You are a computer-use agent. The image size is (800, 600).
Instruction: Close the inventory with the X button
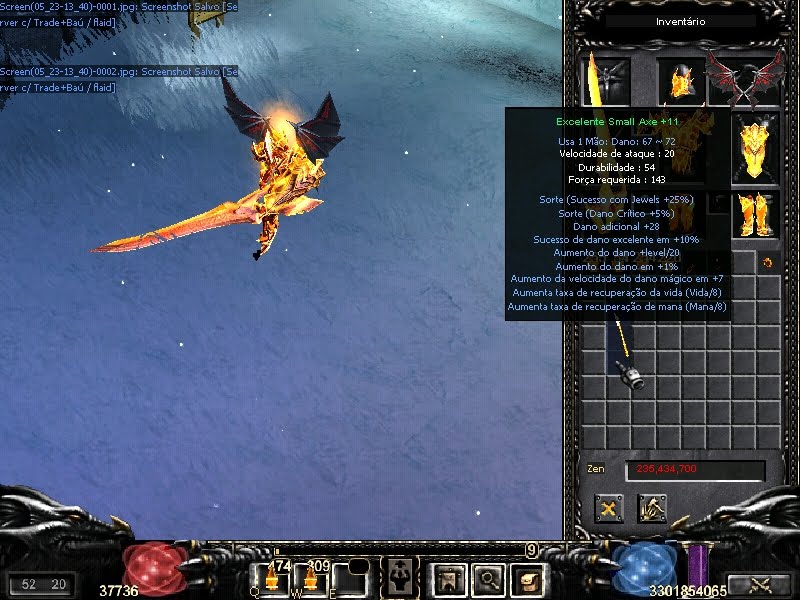tap(609, 509)
